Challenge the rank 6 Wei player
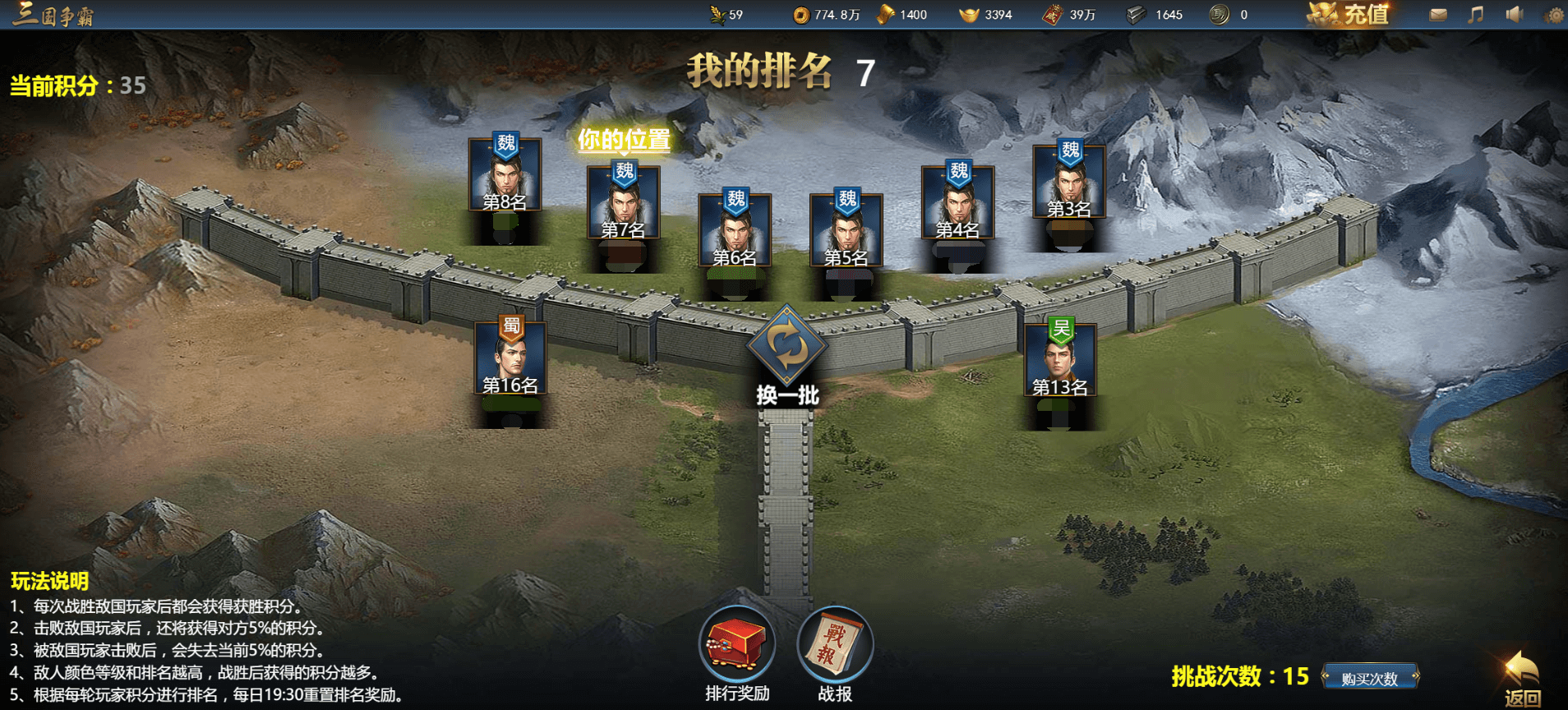 click(735, 231)
